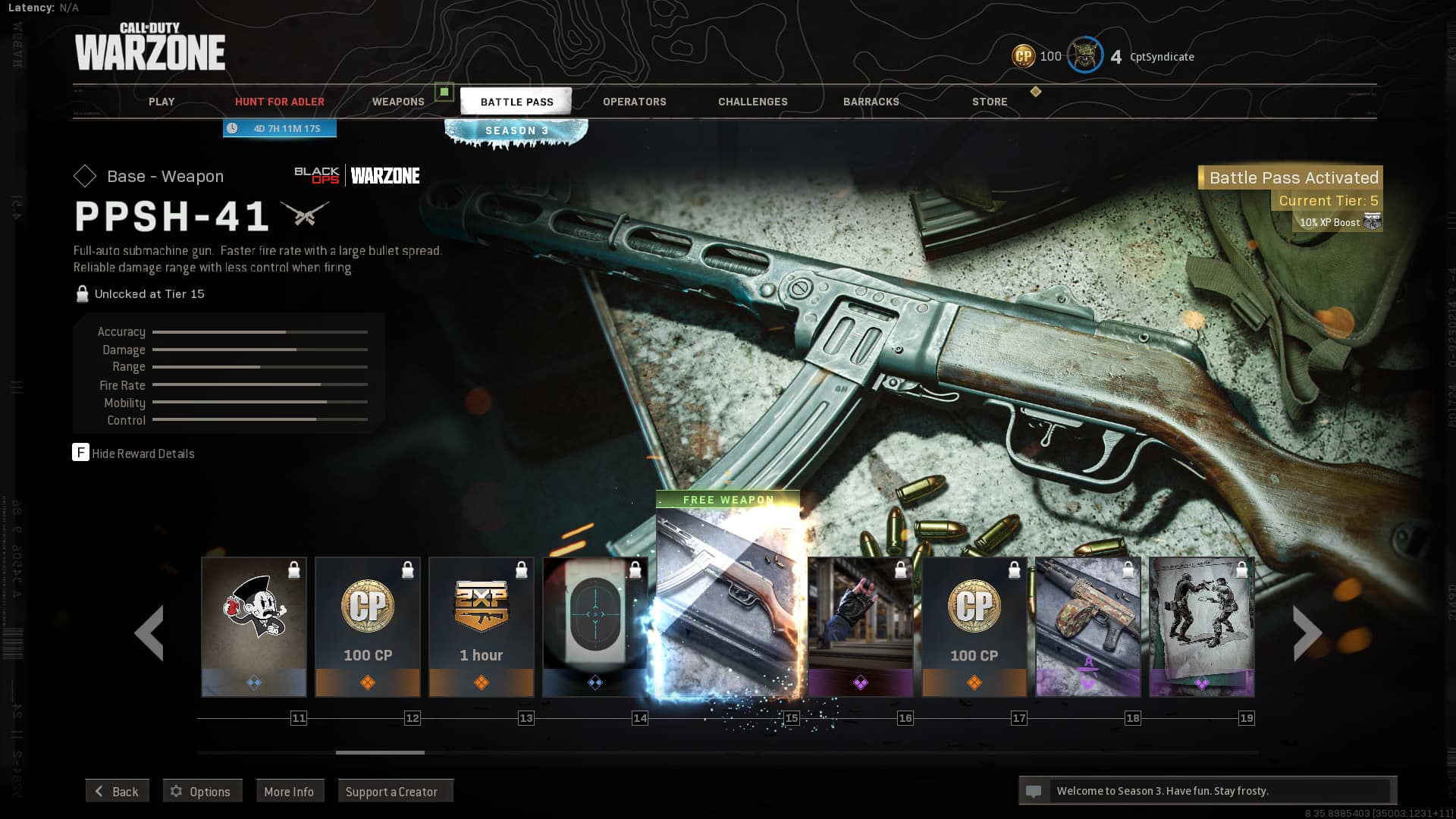Show next battle pass tiers
The image size is (1456, 819).
click(x=1307, y=632)
